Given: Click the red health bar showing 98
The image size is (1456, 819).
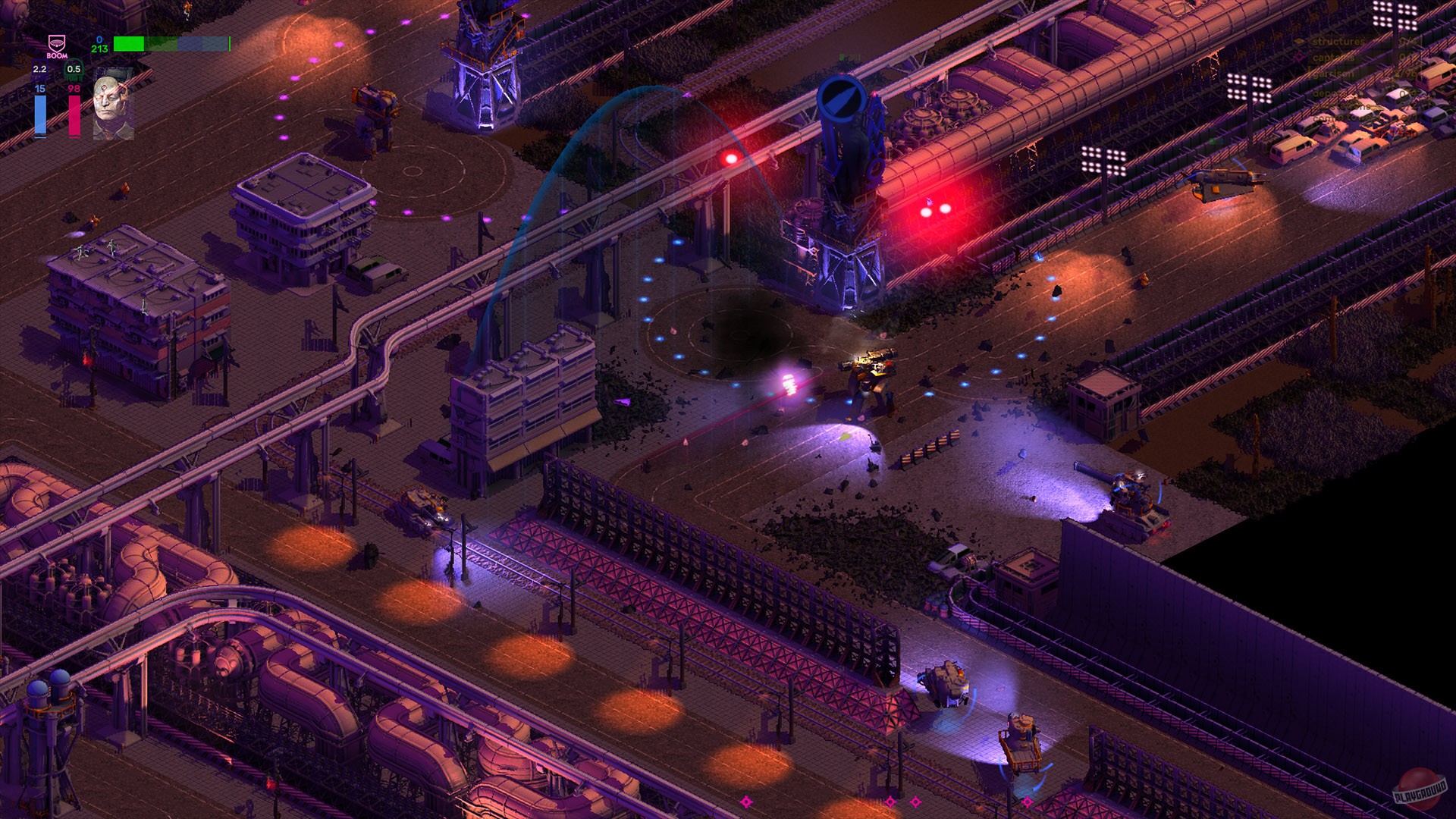Looking at the screenshot, I should coord(74,116).
